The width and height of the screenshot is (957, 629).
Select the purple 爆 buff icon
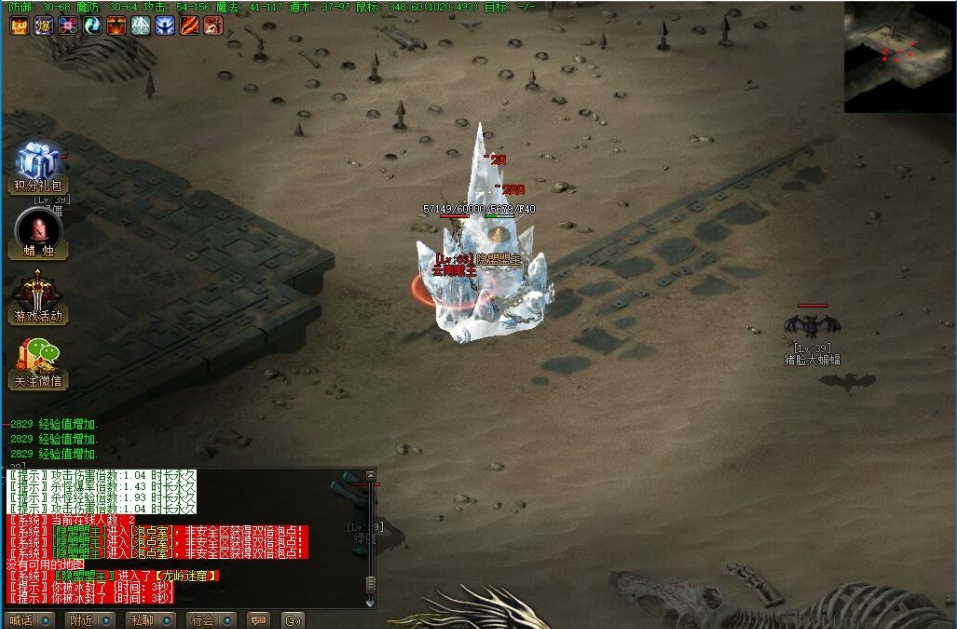(x=43, y=26)
